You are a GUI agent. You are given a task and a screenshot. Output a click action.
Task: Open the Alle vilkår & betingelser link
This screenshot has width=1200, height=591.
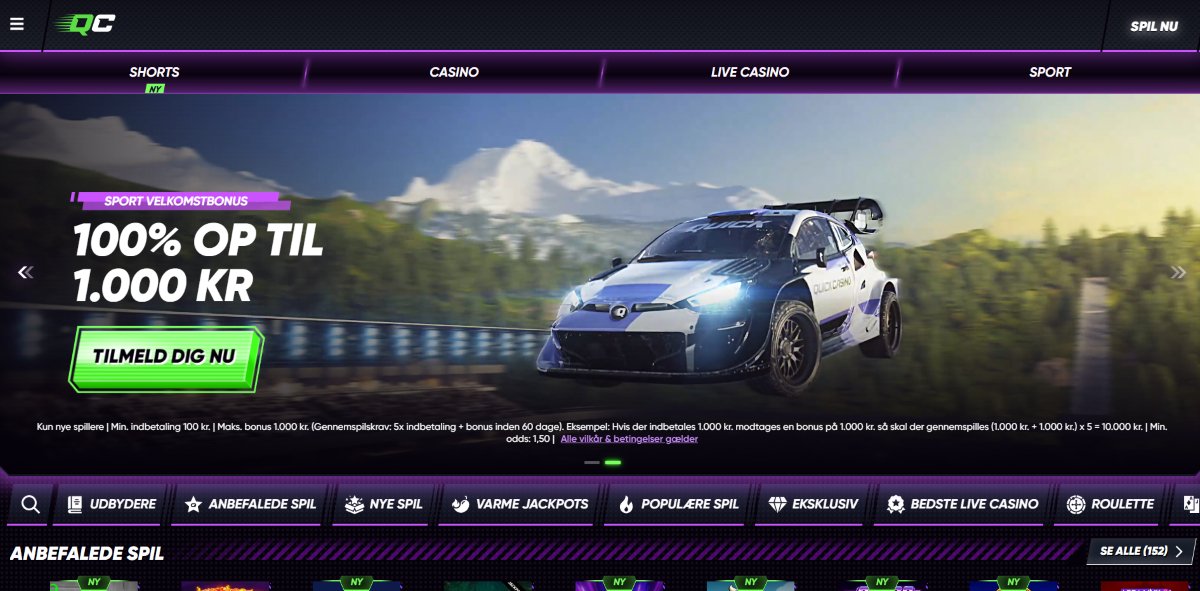pos(629,439)
